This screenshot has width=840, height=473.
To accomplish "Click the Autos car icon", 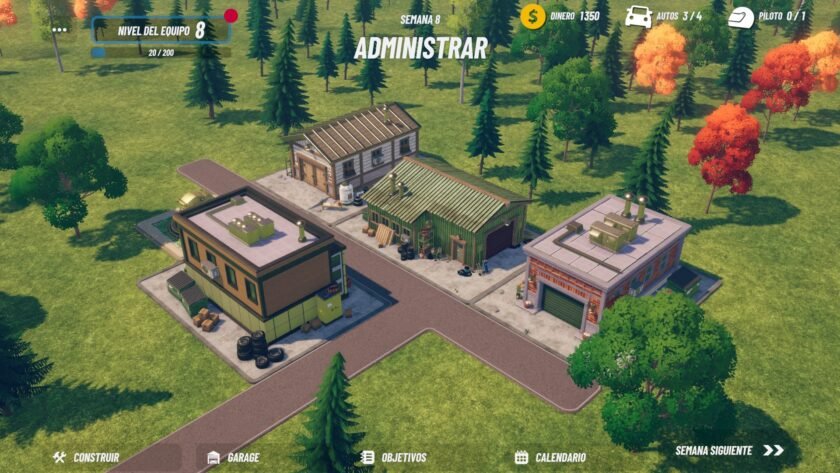I will pos(638,16).
